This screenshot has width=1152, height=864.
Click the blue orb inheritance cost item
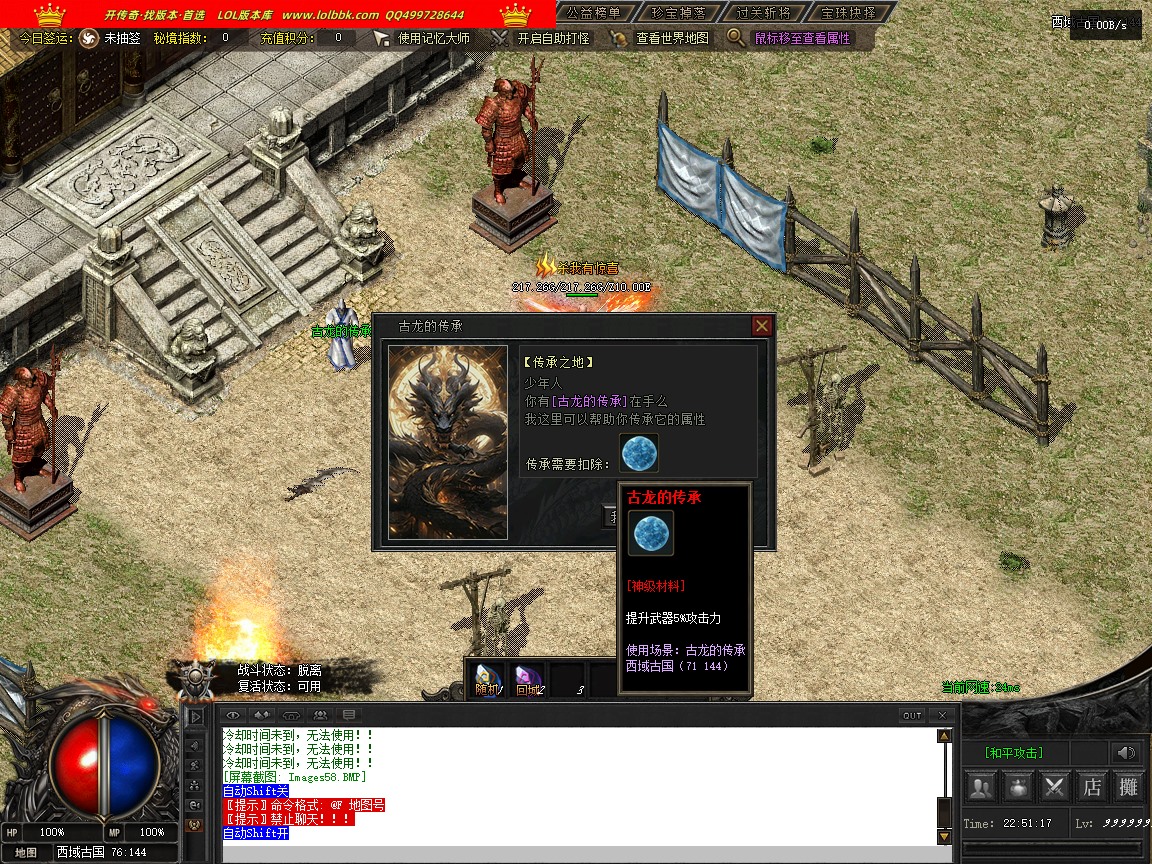638,453
